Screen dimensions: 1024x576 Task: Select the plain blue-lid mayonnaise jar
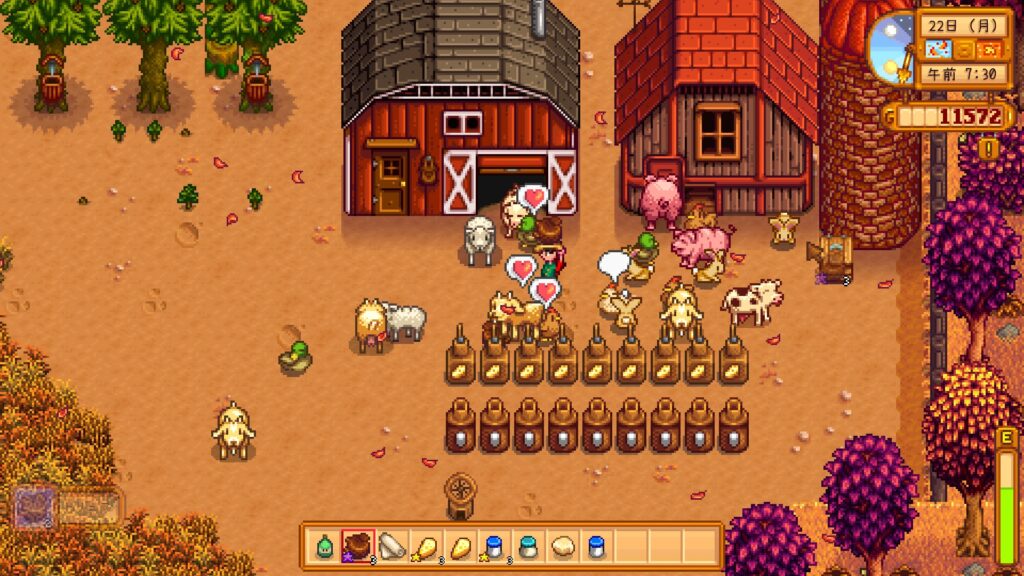(x=597, y=547)
